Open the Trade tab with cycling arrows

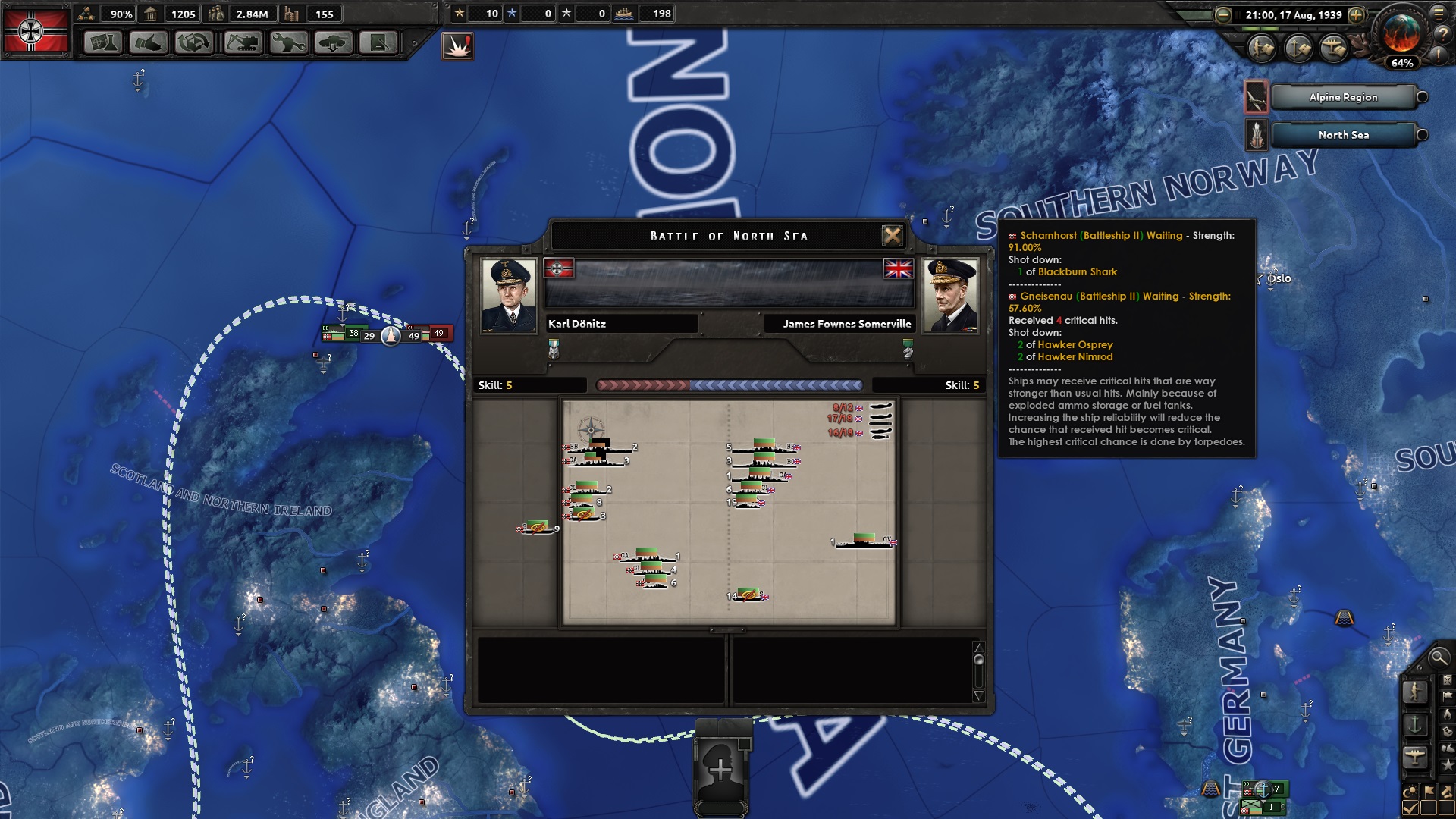(x=194, y=42)
